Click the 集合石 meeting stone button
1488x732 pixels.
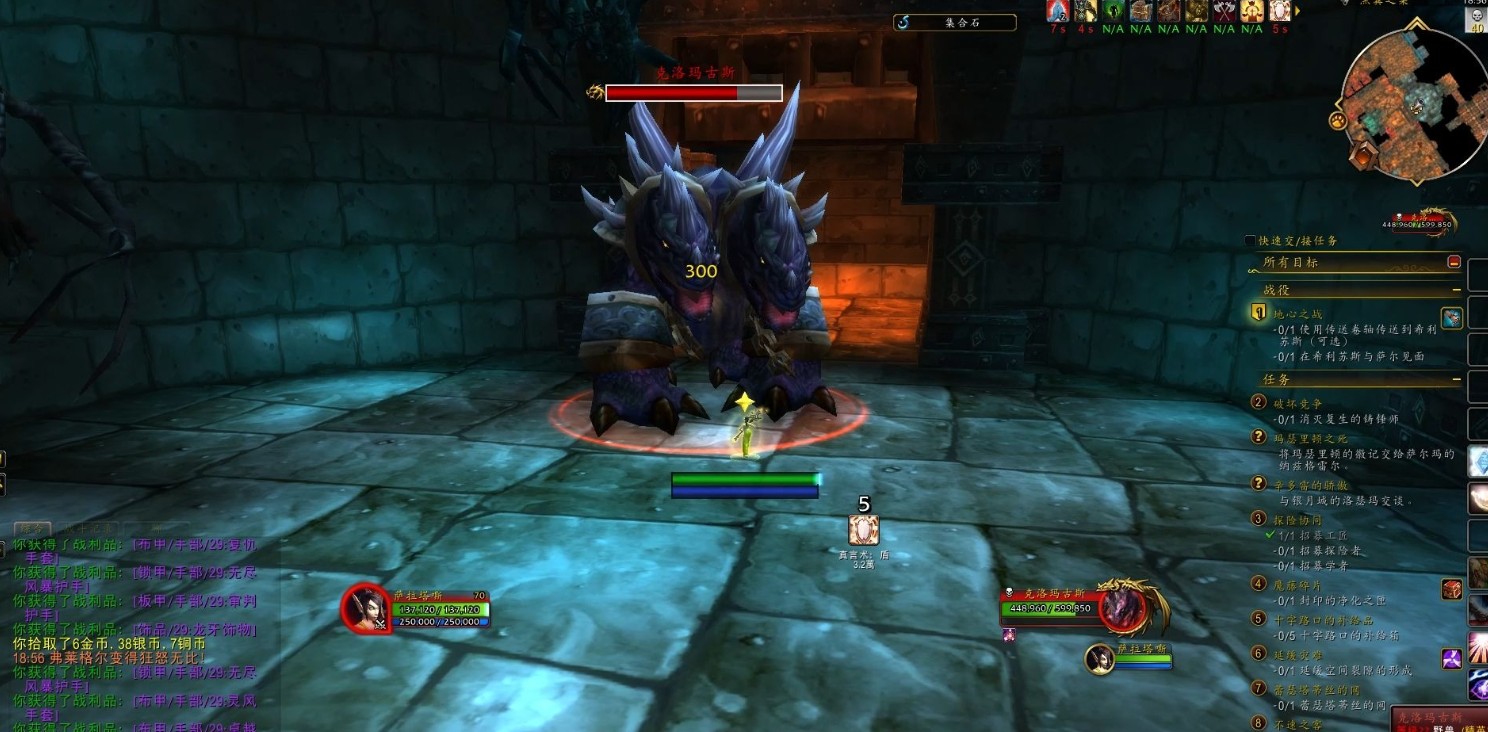pos(954,22)
